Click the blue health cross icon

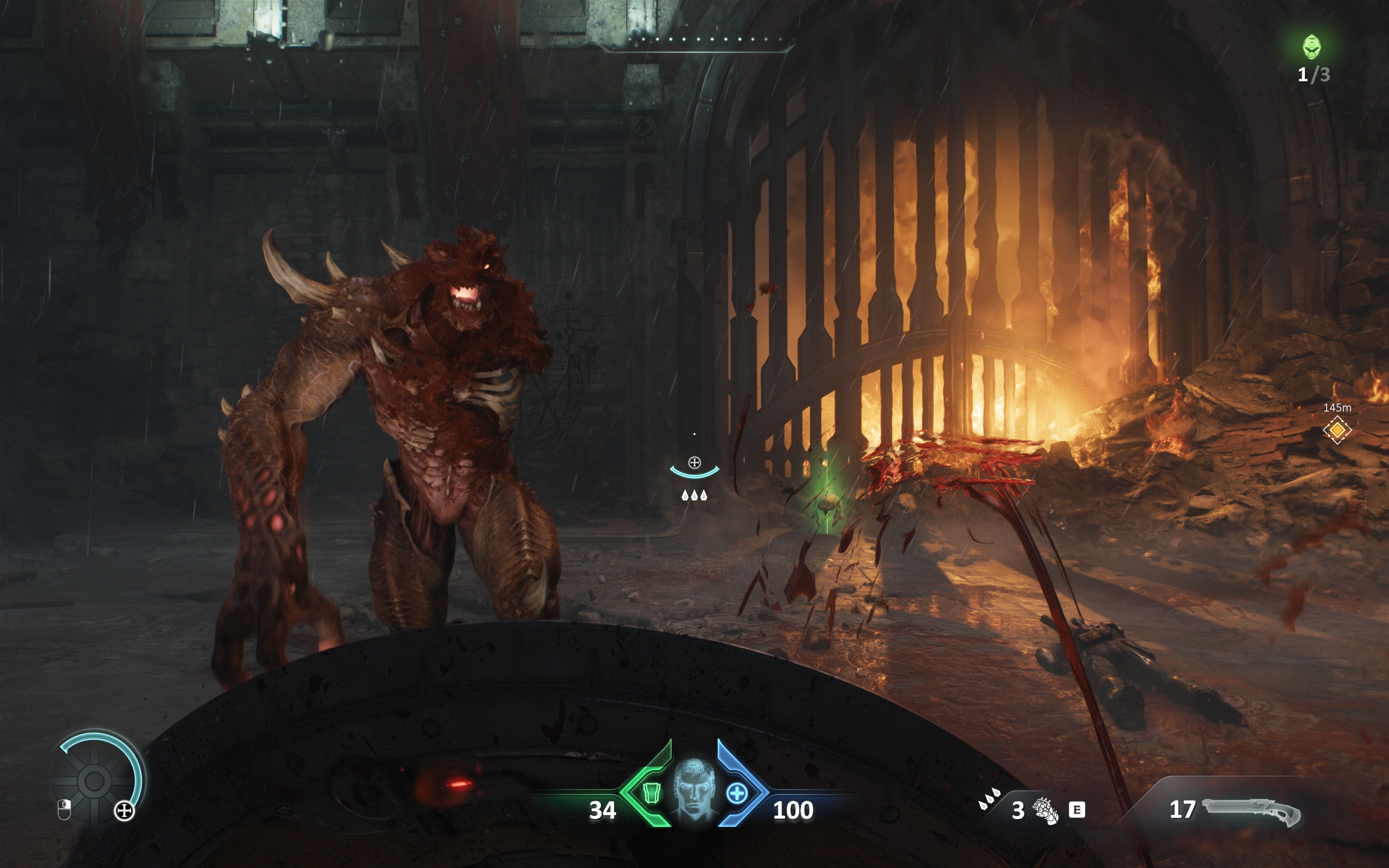737,793
